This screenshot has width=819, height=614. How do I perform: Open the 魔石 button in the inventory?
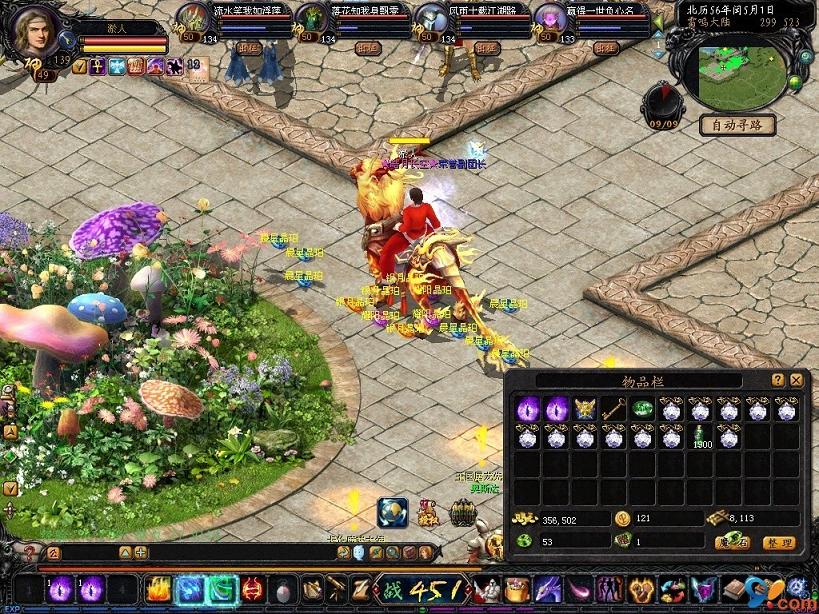click(x=733, y=542)
